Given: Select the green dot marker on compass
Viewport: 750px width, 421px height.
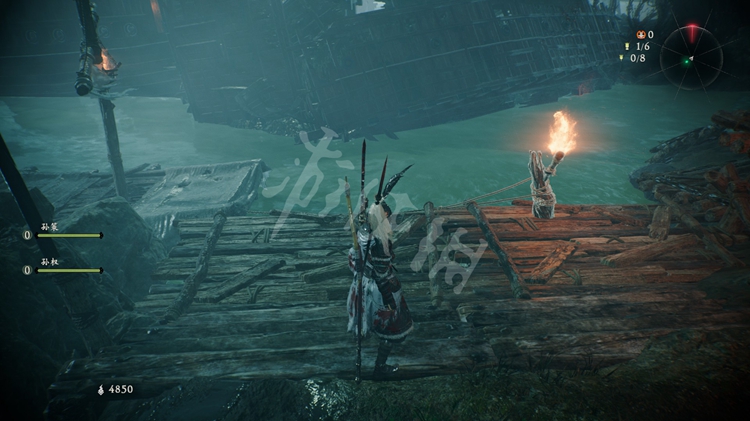Looking at the screenshot, I should pyautogui.click(x=686, y=61).
